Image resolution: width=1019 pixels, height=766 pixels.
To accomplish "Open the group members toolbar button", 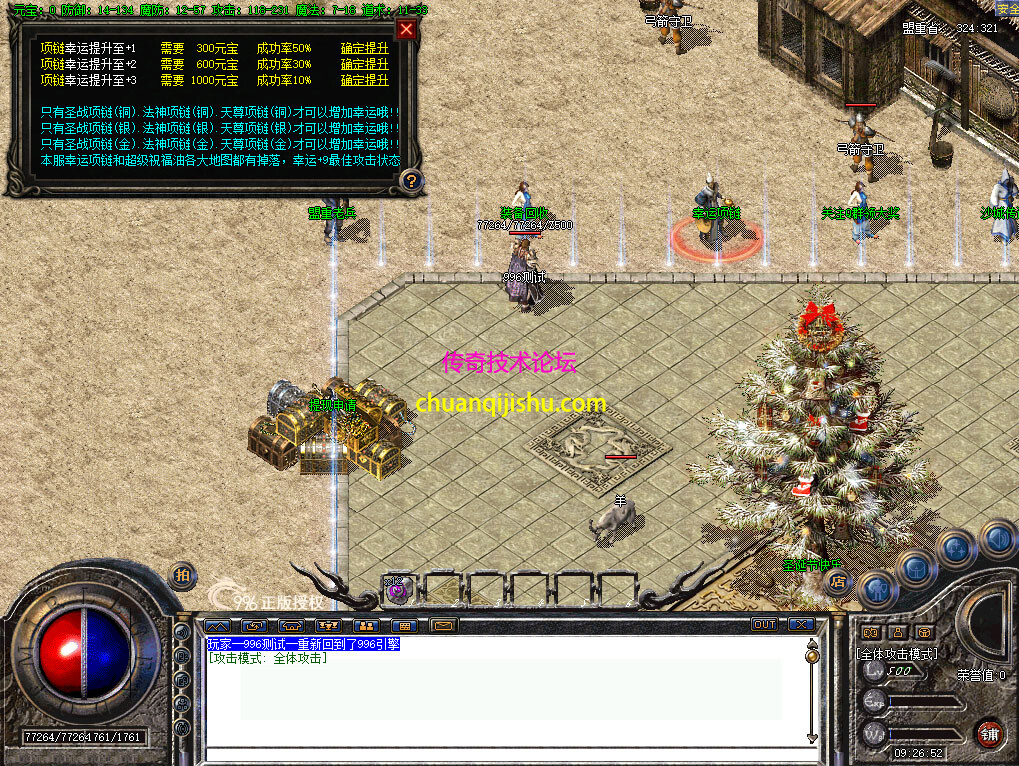I will [366, 626].
